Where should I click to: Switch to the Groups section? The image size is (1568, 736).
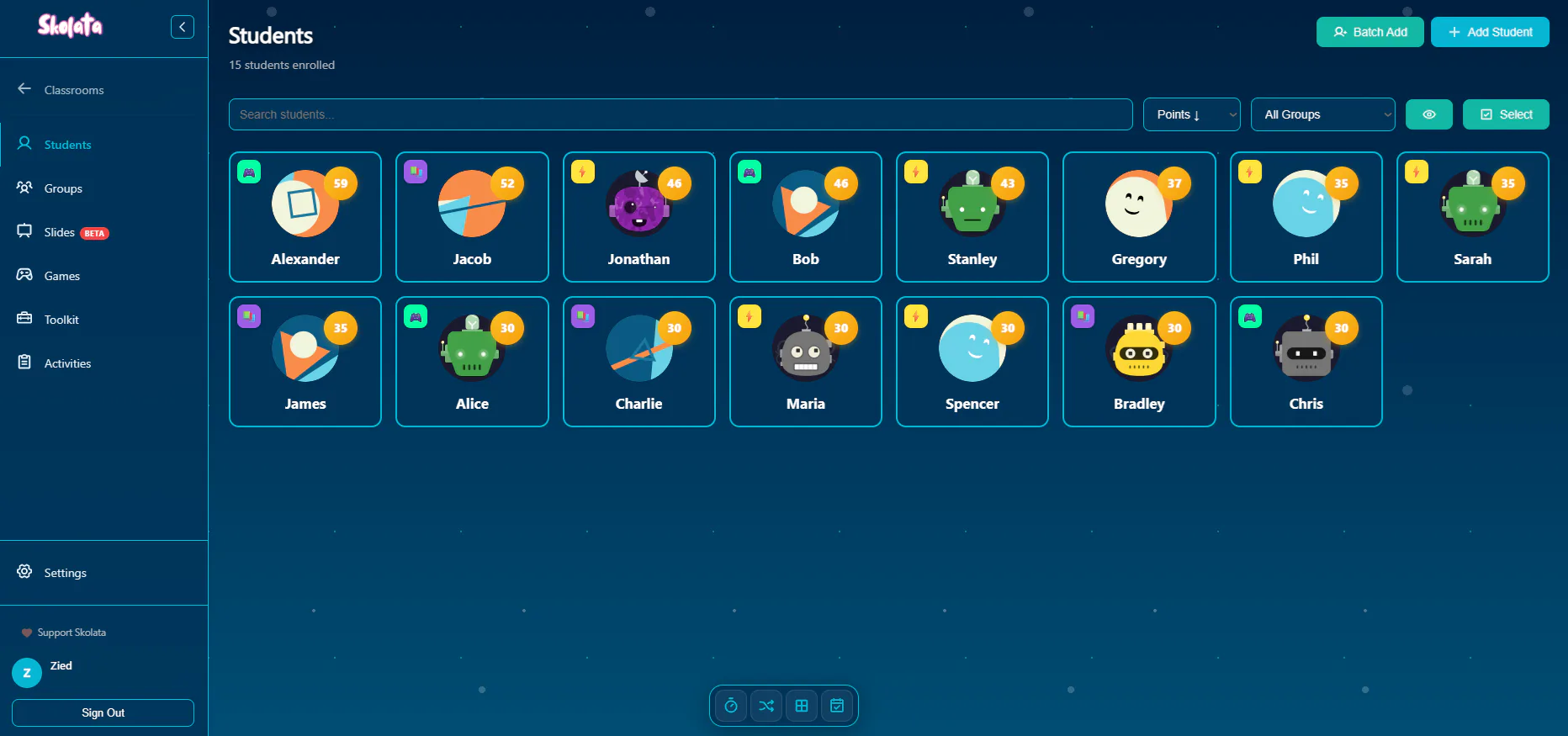click(62, 188)
